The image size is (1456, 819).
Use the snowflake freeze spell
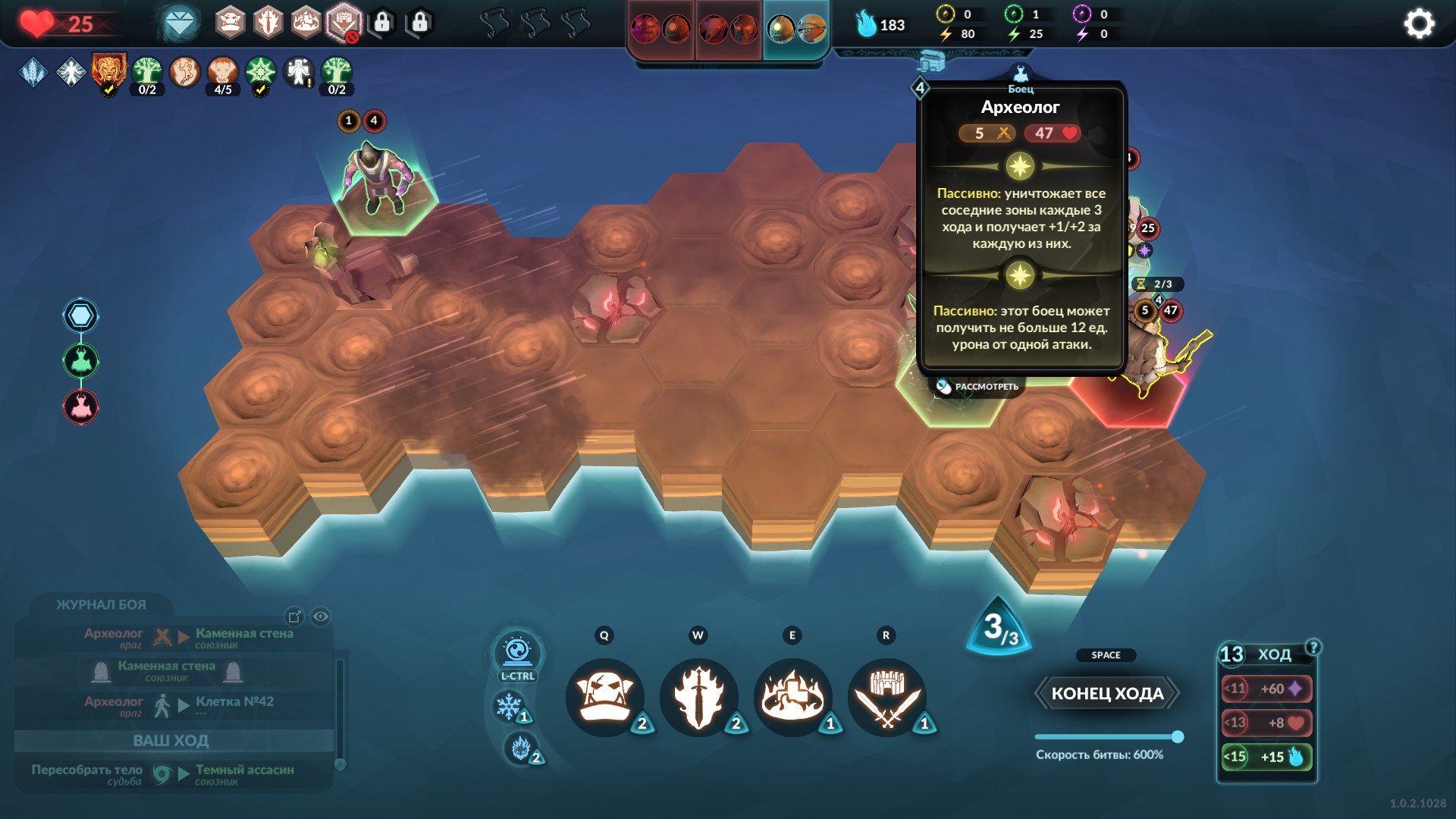point(508,707)
